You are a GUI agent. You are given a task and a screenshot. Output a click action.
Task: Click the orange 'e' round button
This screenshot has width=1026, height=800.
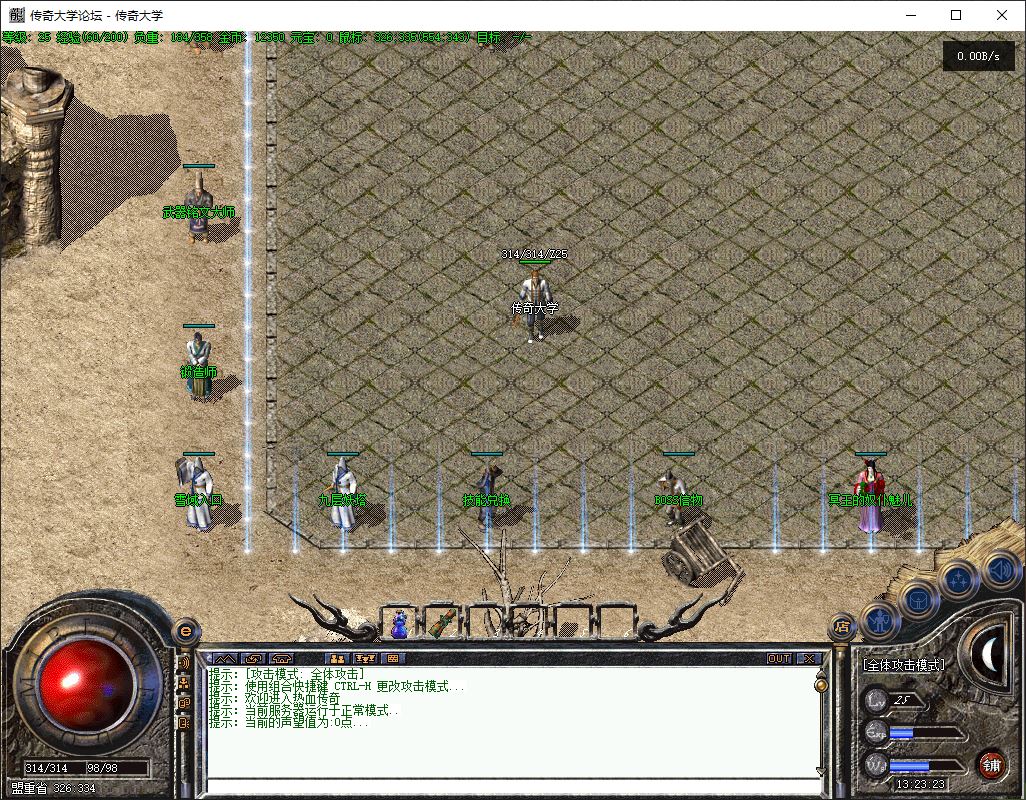pyautogui.click(x=184, y=631)
